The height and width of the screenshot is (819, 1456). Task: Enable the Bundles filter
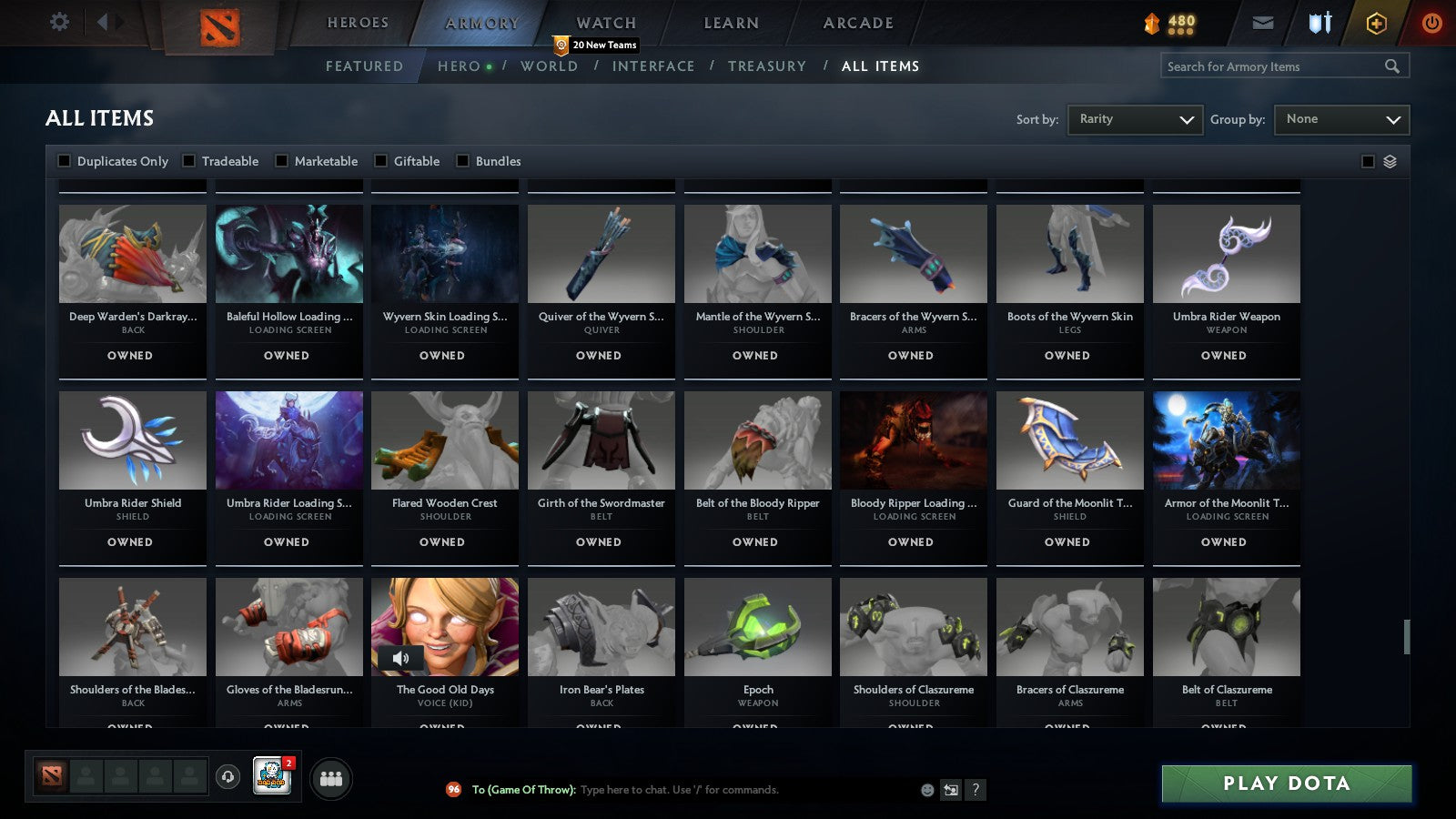[x=463, y=160]
